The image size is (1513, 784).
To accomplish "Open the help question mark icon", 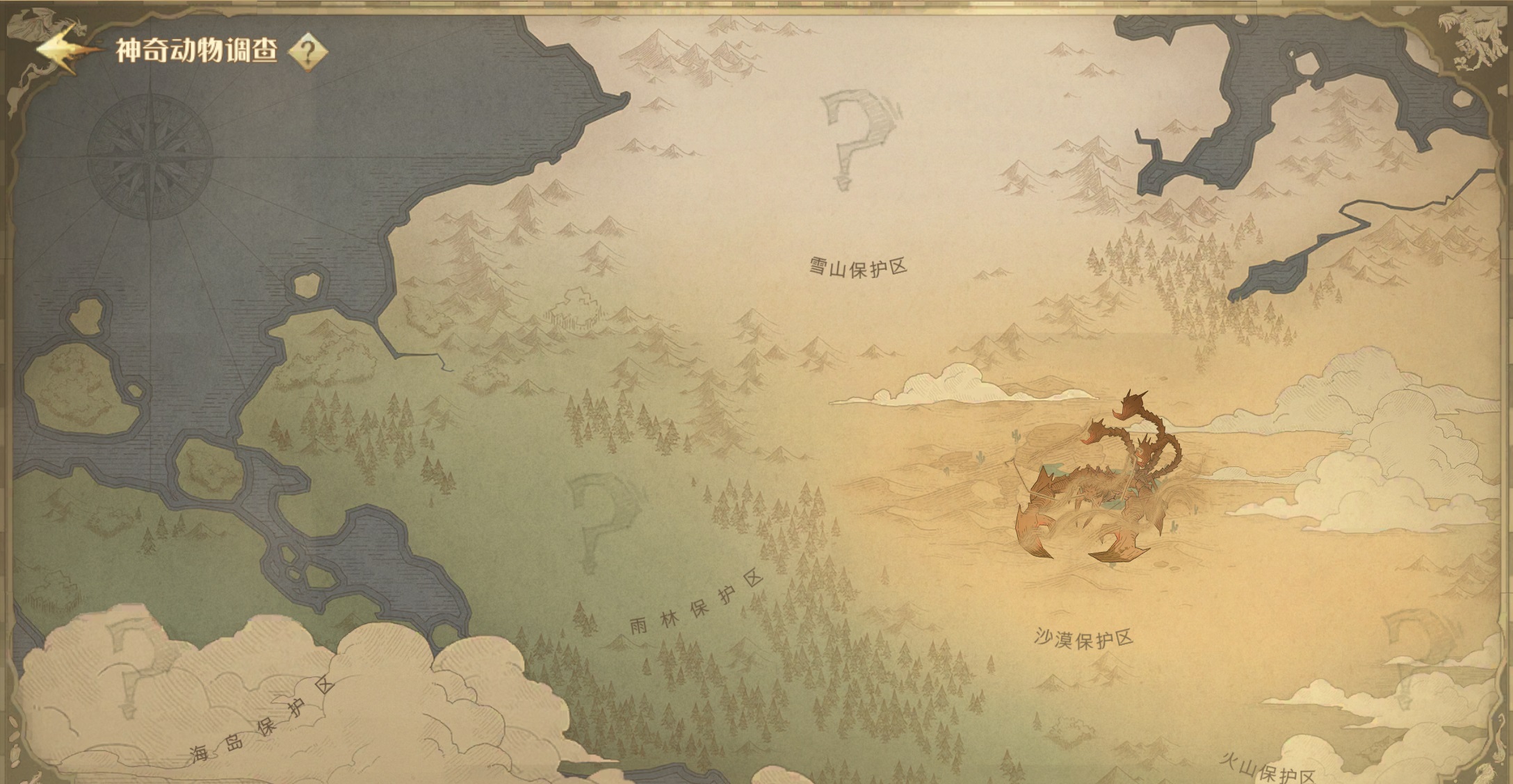I will click(x=307, y=51).
